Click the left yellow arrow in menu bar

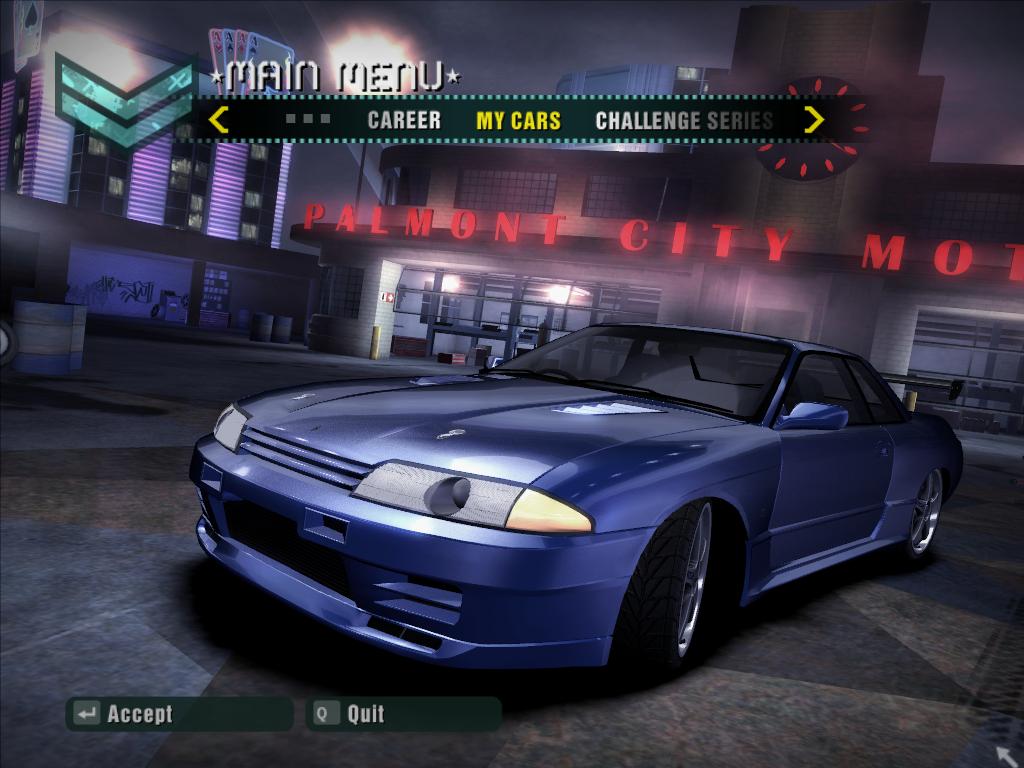[218, 120]
